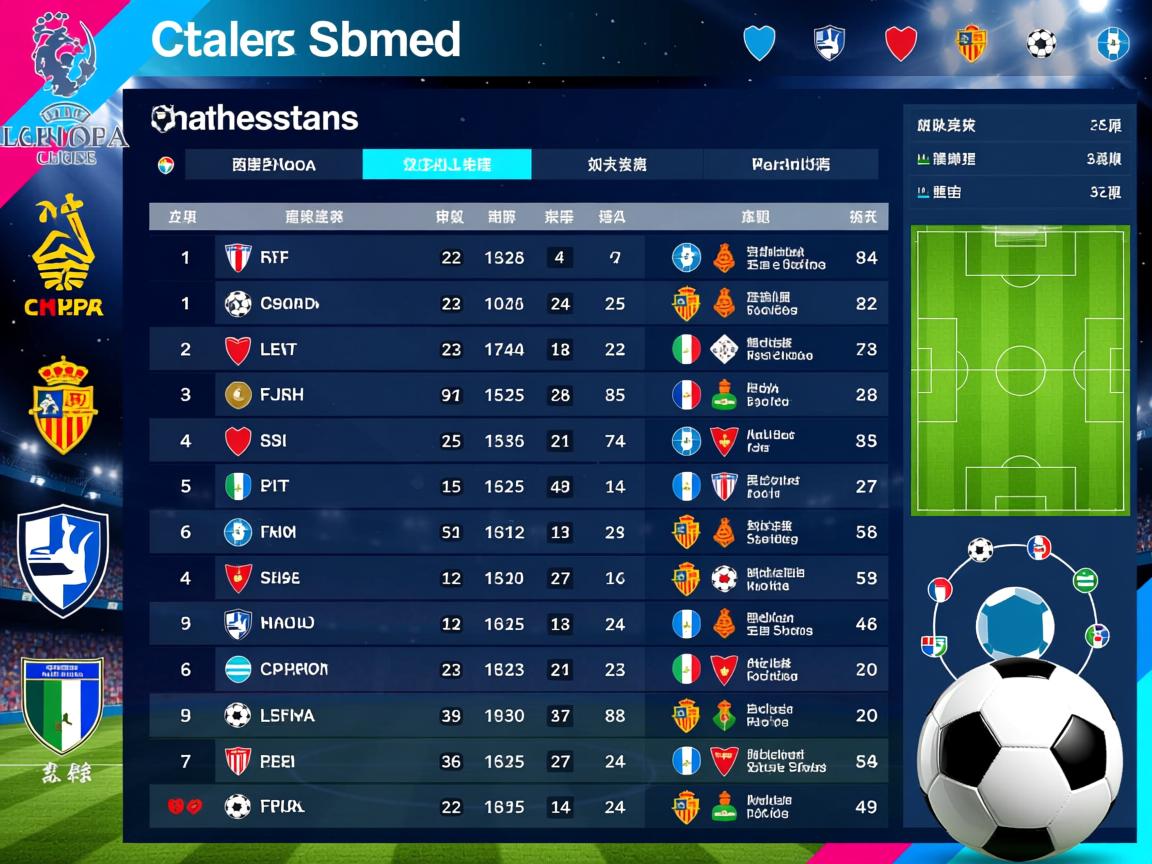Viewport: 1152px width, 864px height.
Task: Open the Perlnity tab
Action: coord(790,165)
